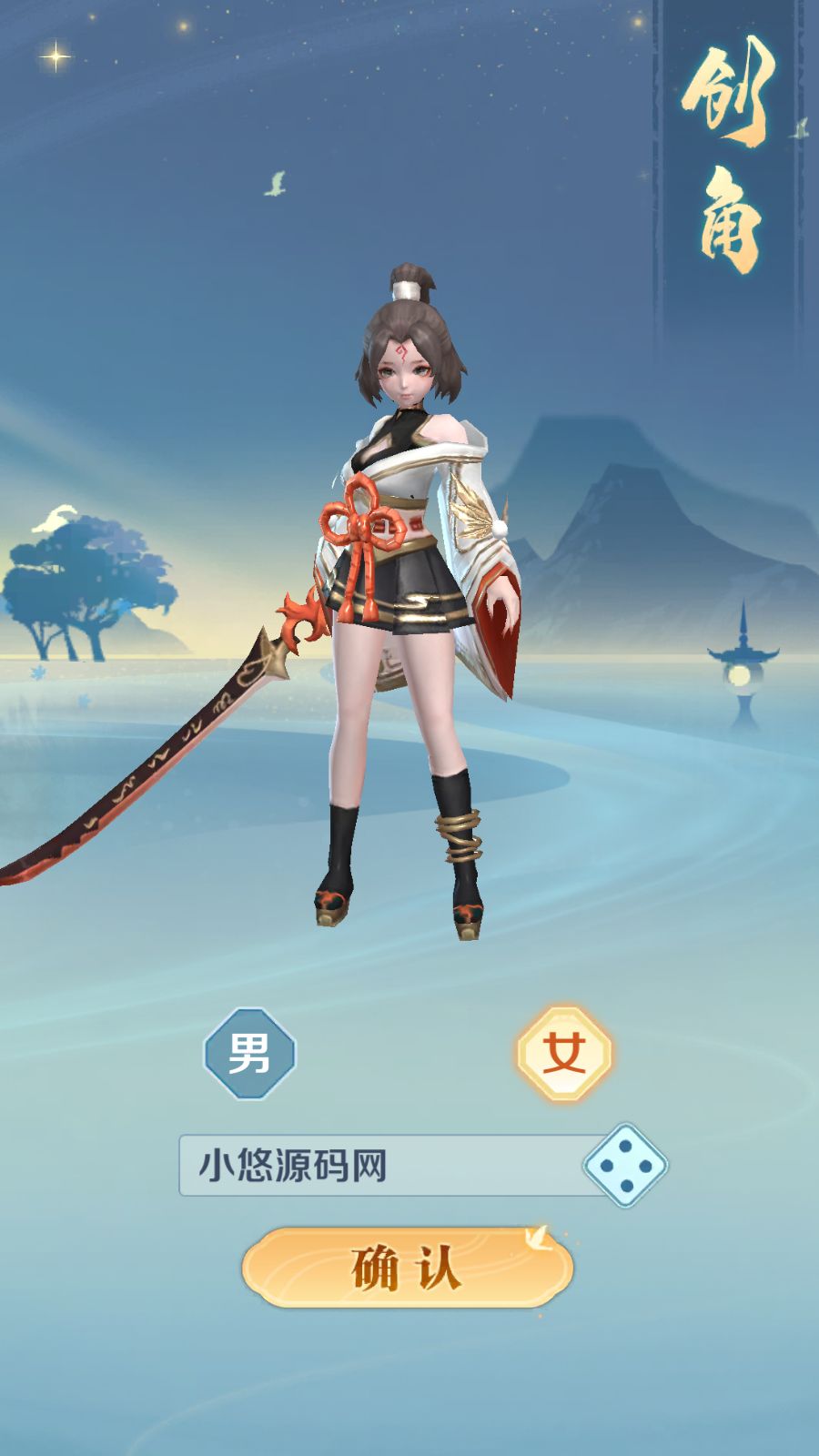This screenshot has height=1456, width=819.
Task: Roll the dice for a random name
Action: point(625,1166)
